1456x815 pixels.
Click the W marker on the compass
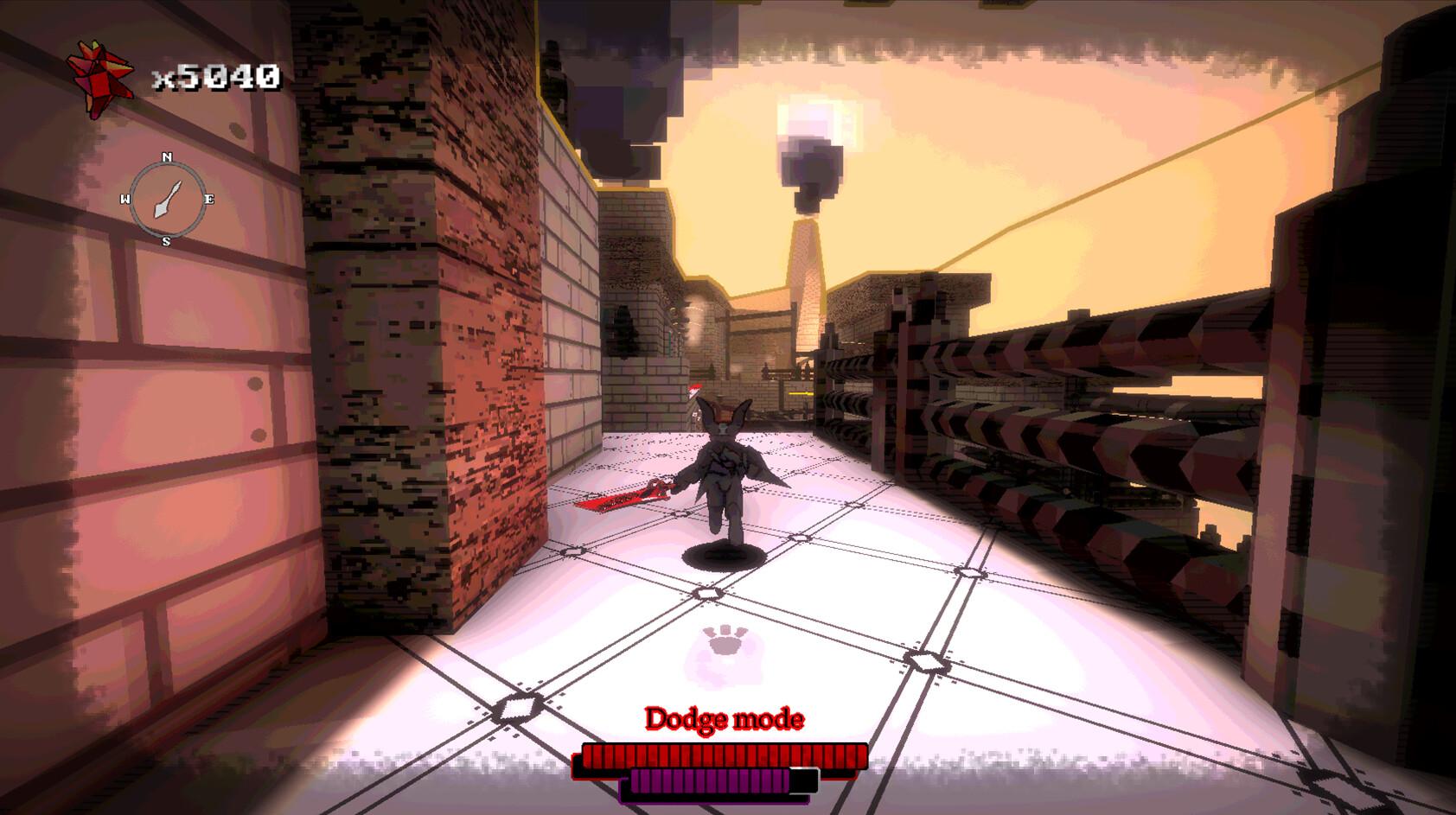point(125,200)
